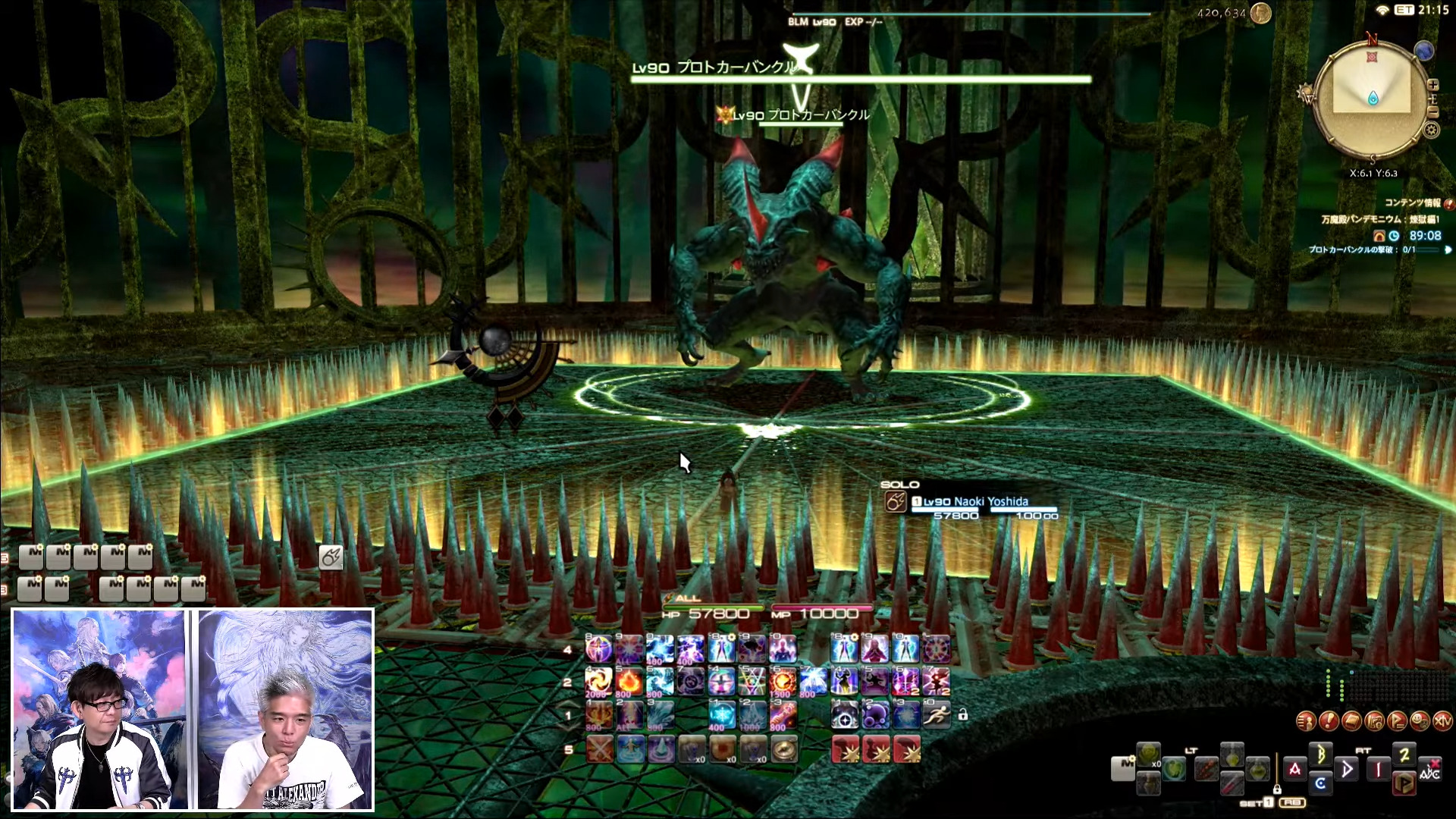1456x819 pixels.
Task: Place the yellow 2 waymark
Action: (1404, 755)
